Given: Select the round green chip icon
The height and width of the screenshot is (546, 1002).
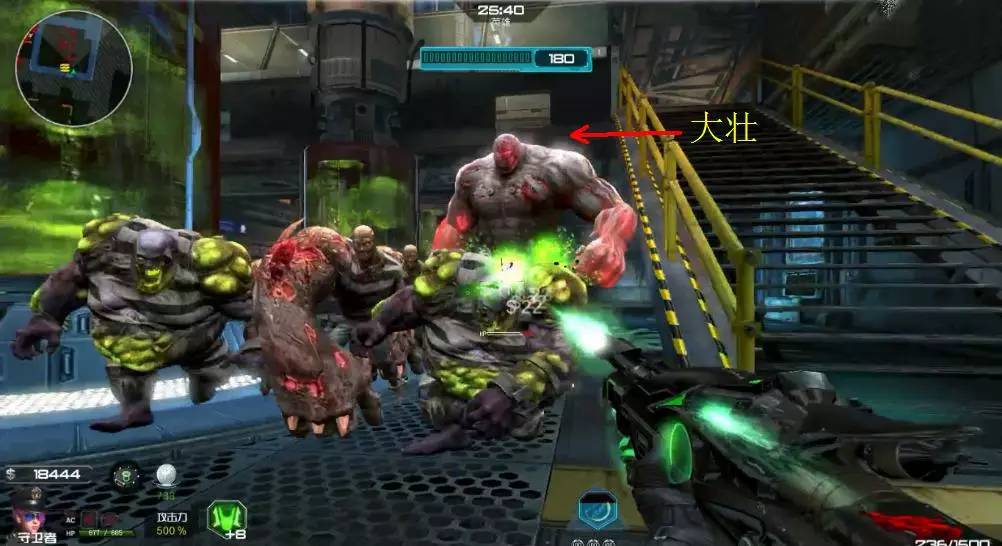Looking at the screenshot, I should 126,475.
